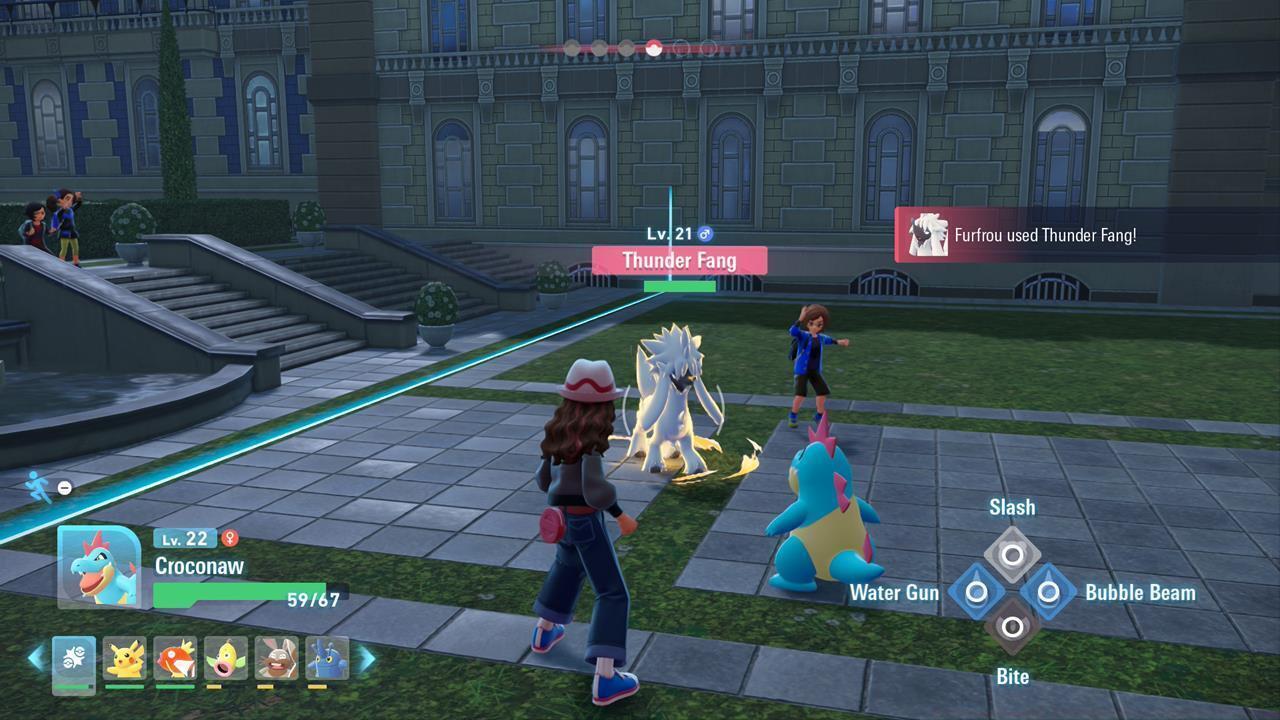1280x720 pixels.
Task: Switch to Pikachu in the party bar
Action: point(125,658)
